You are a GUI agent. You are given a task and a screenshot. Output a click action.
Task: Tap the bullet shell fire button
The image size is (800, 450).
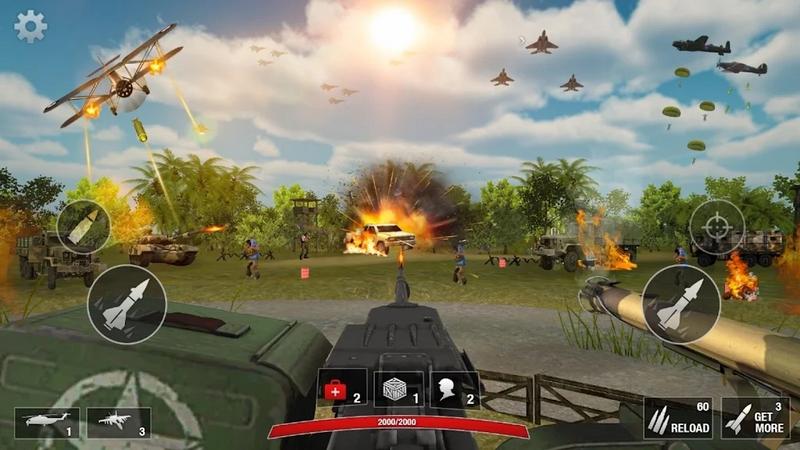[x=83, y=227]
